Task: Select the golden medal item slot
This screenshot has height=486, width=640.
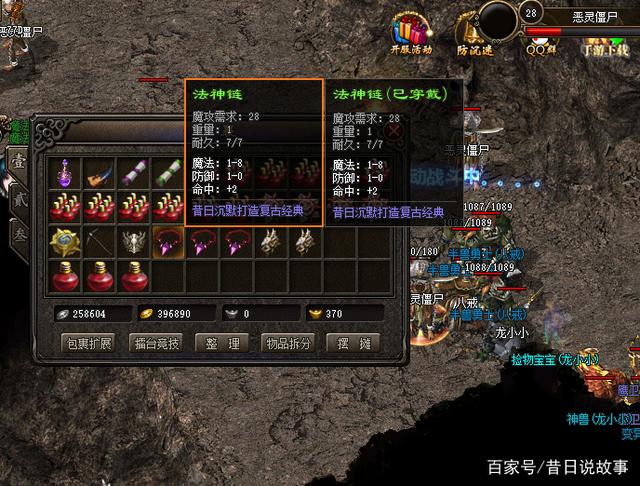Action: click(66, 241)
